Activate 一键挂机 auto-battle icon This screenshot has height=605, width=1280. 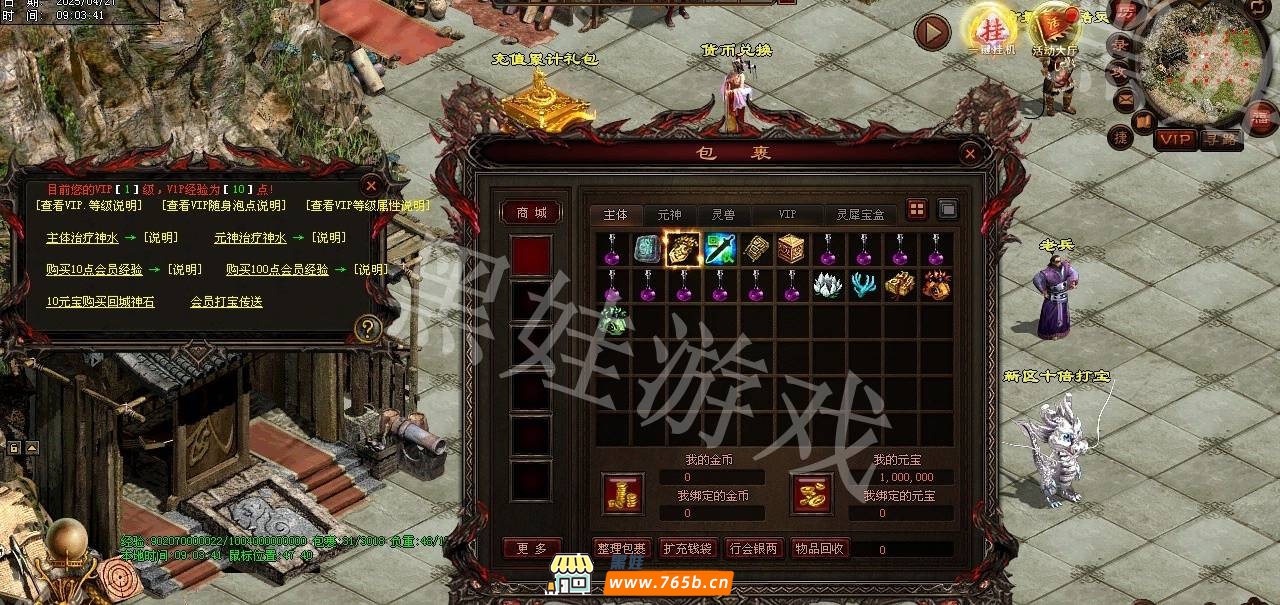coord(990,32)
